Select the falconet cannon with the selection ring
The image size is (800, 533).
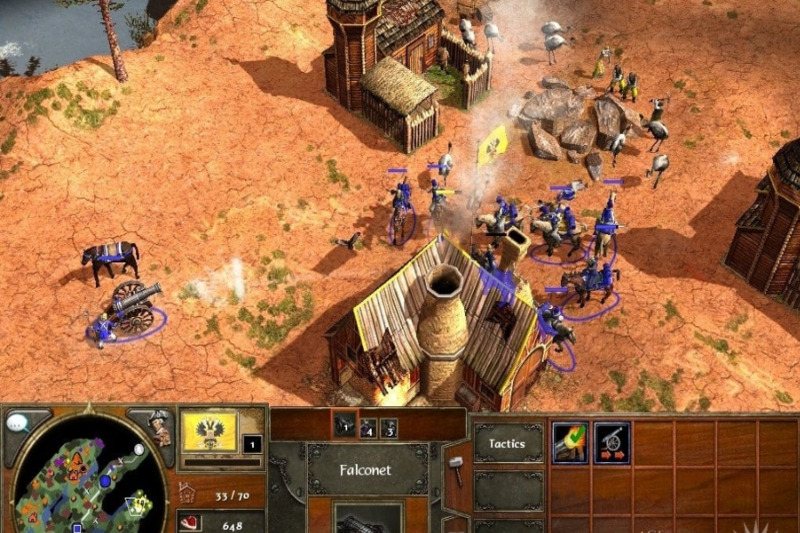pos(130,306)
